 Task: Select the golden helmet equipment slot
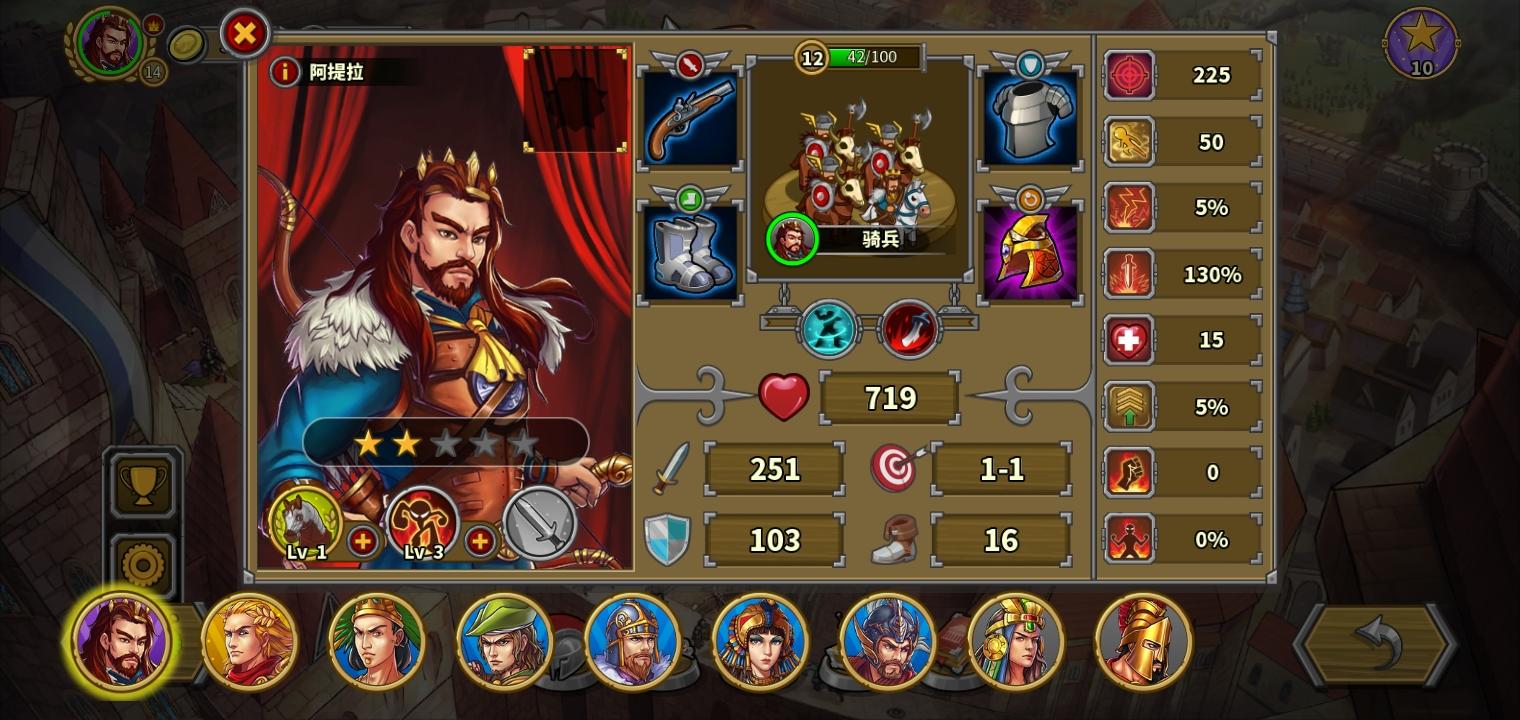(1031, 250)
